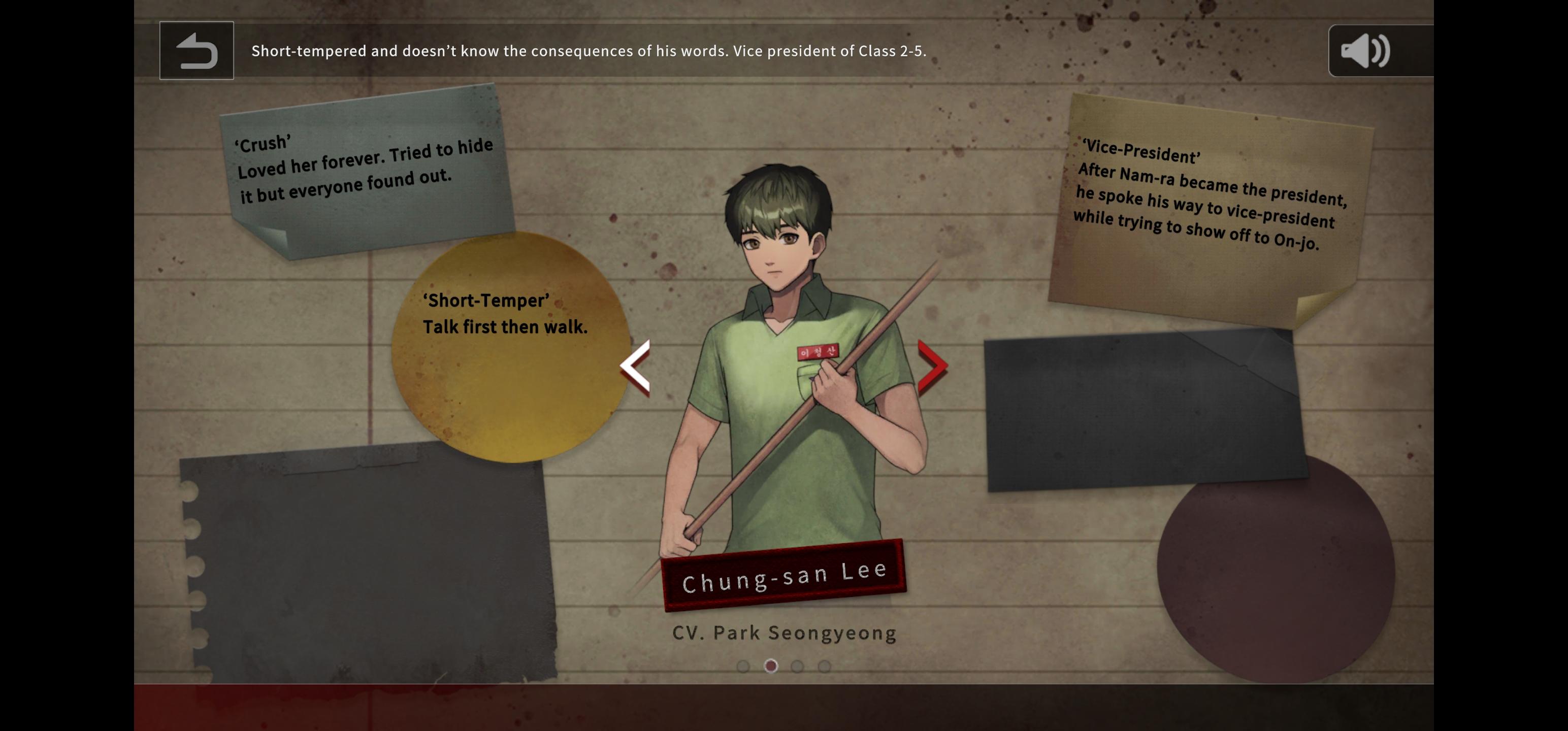This screenshot has height=731, width=1568.
Task: Click the character description banner at top
Action: click(x=587, y=51)
